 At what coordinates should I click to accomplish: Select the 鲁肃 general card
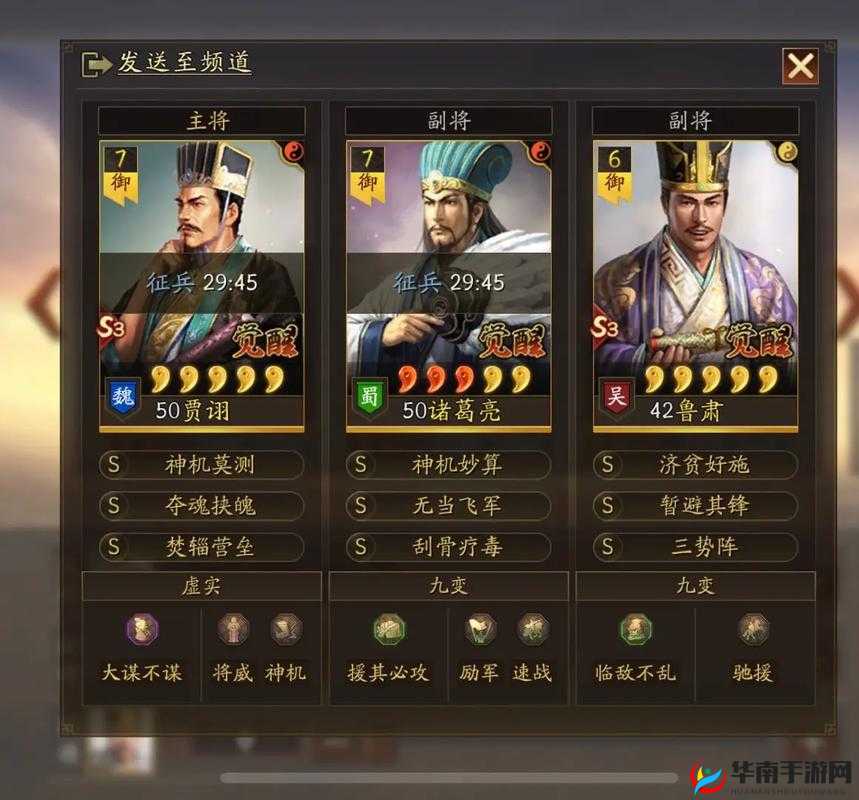point(696,285)
